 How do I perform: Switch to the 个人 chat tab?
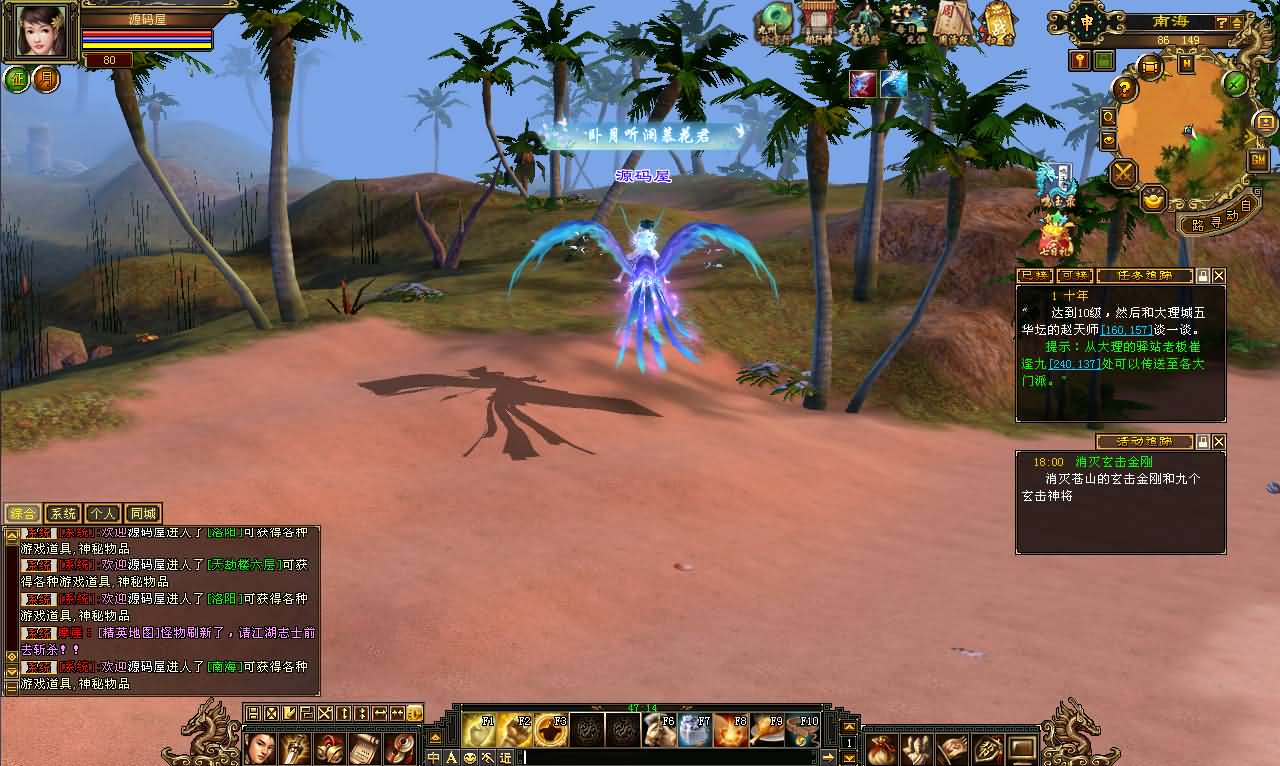click(x=103, y=513)
